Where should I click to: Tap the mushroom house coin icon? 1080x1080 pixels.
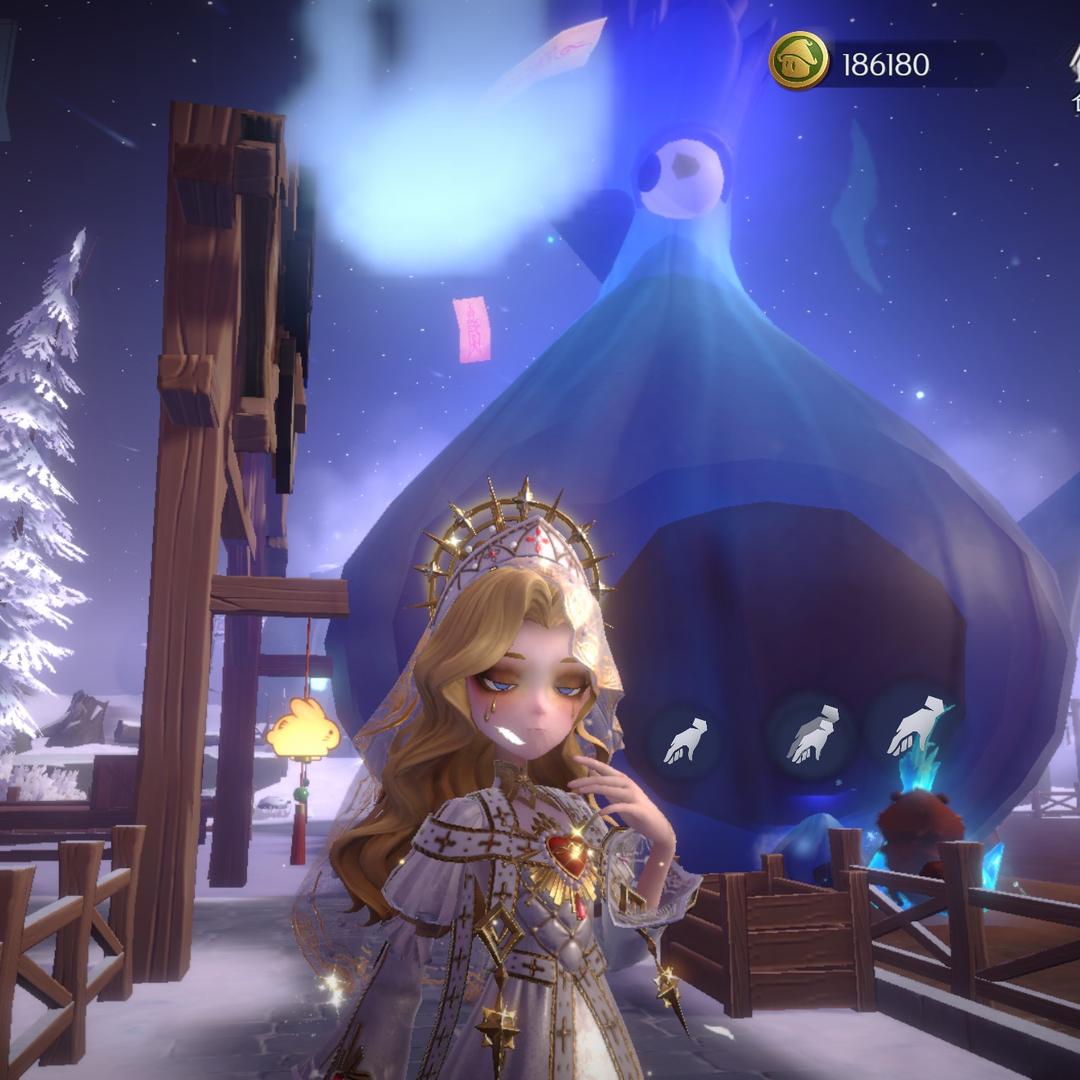coord(798,62)
